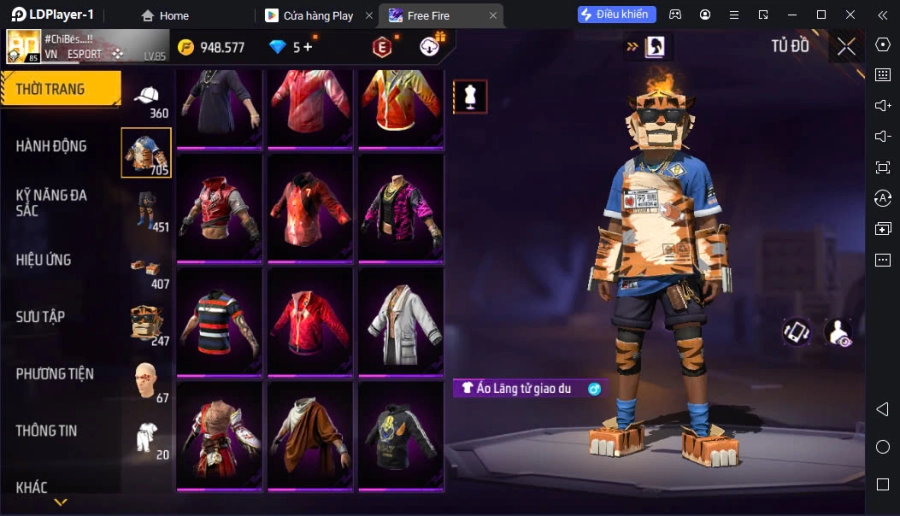The image size is (900, 516).
Task: Pick the pink and black jacket with gold chain
Action: [x=402, y=207]
